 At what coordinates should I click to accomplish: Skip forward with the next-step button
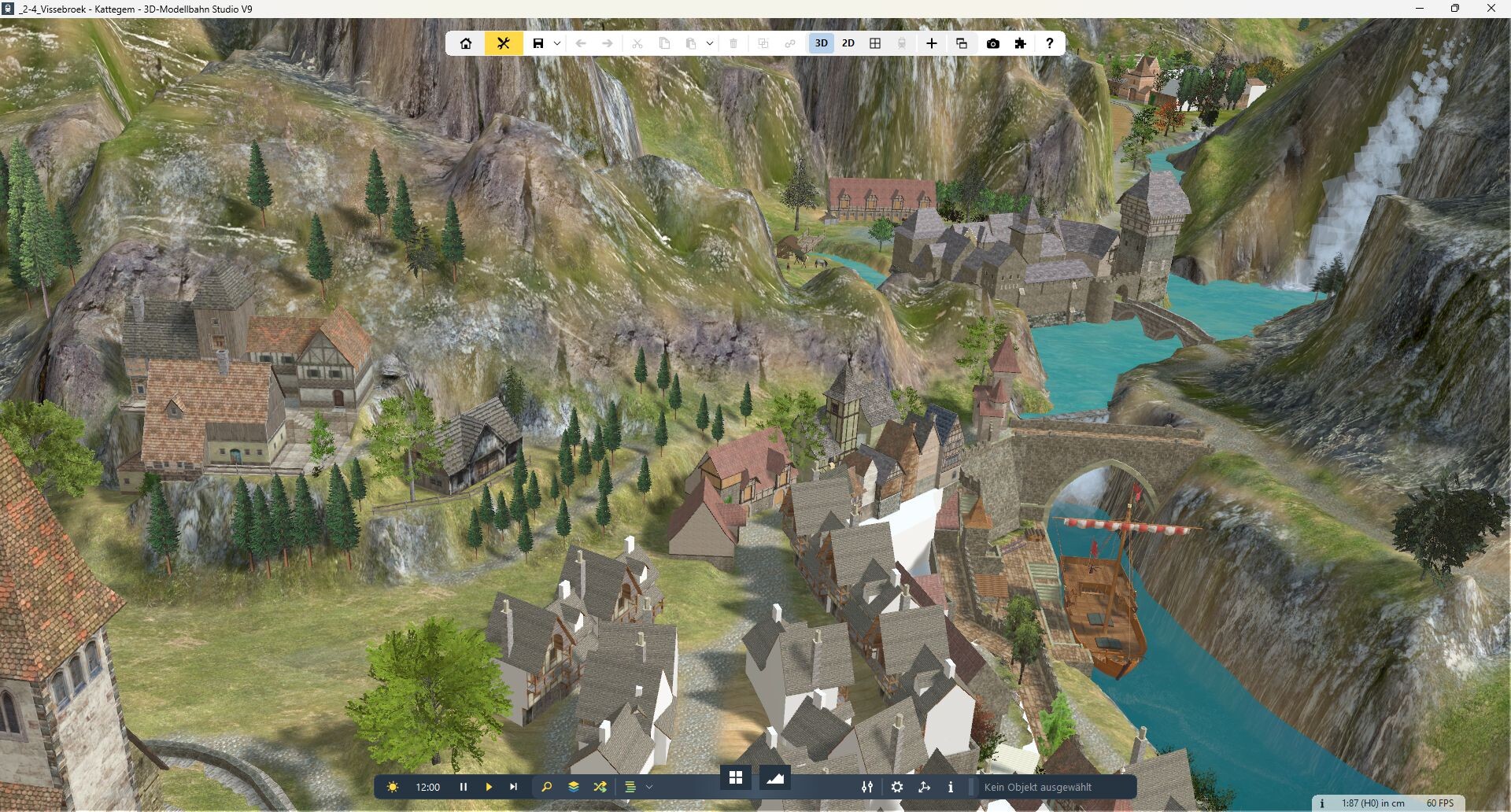[514, 787]
